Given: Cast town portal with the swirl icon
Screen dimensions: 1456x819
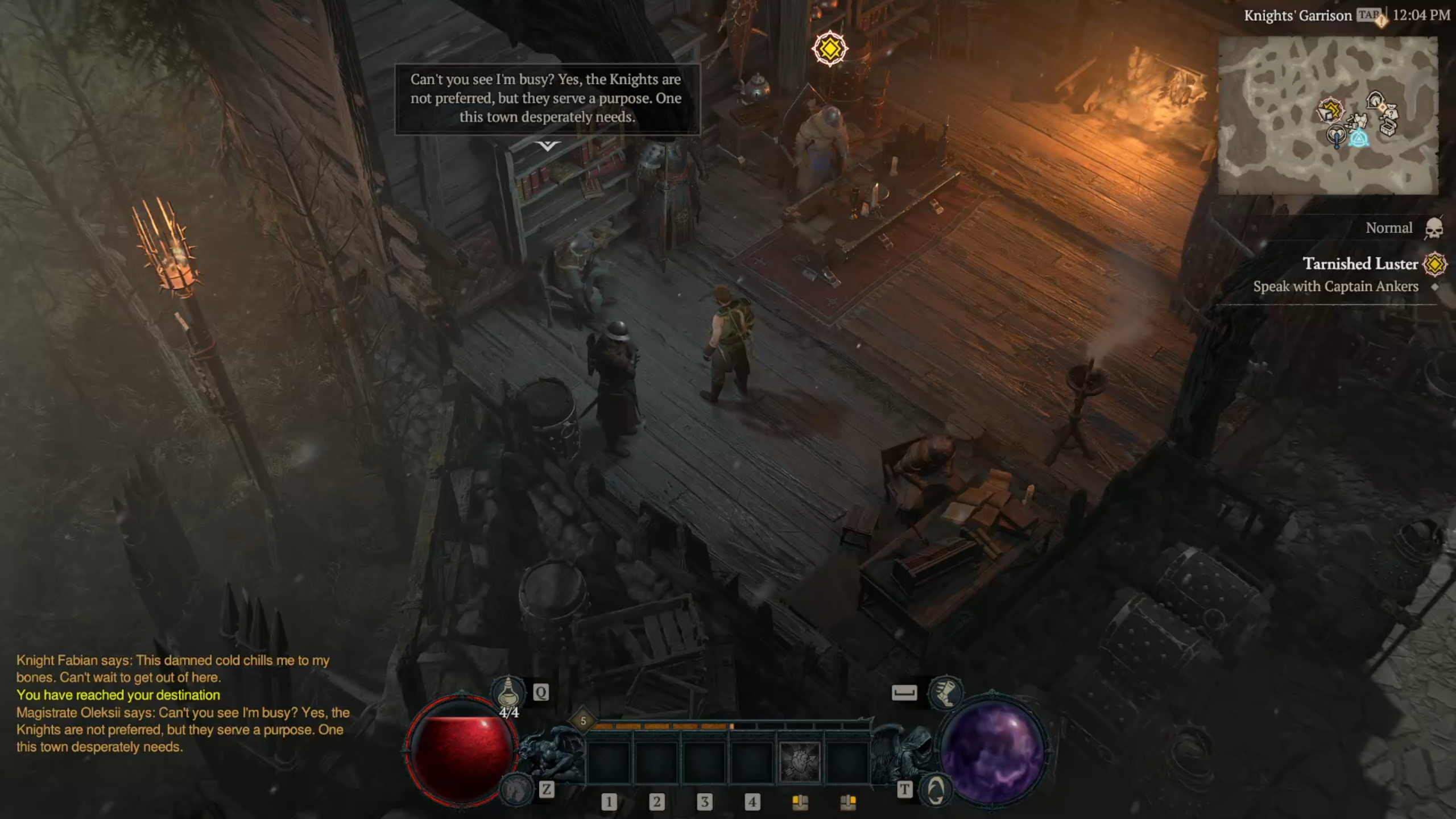Looking at the screenshot, I should [936, 789].
